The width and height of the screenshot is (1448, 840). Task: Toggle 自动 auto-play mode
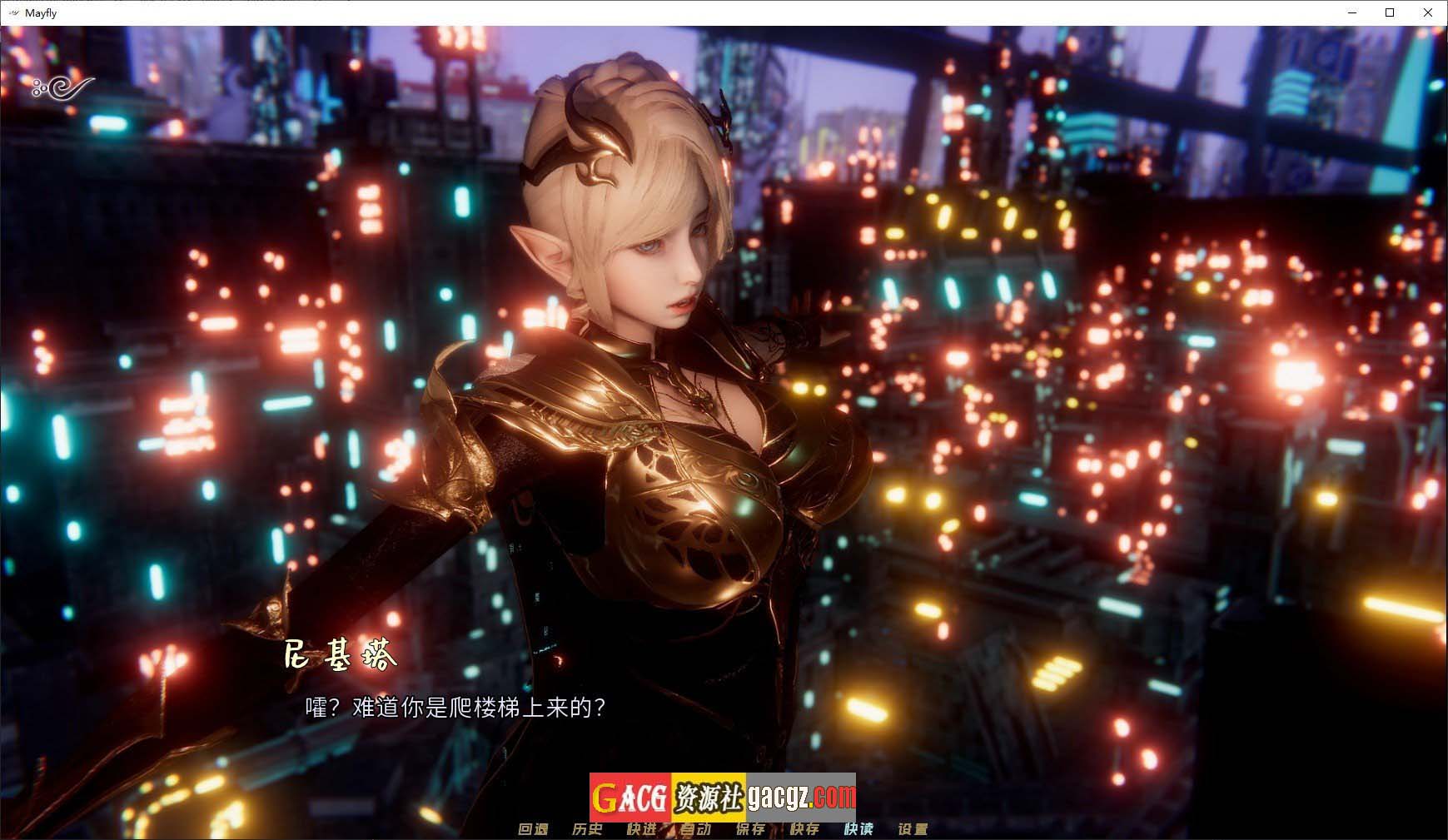pos(696,829)
